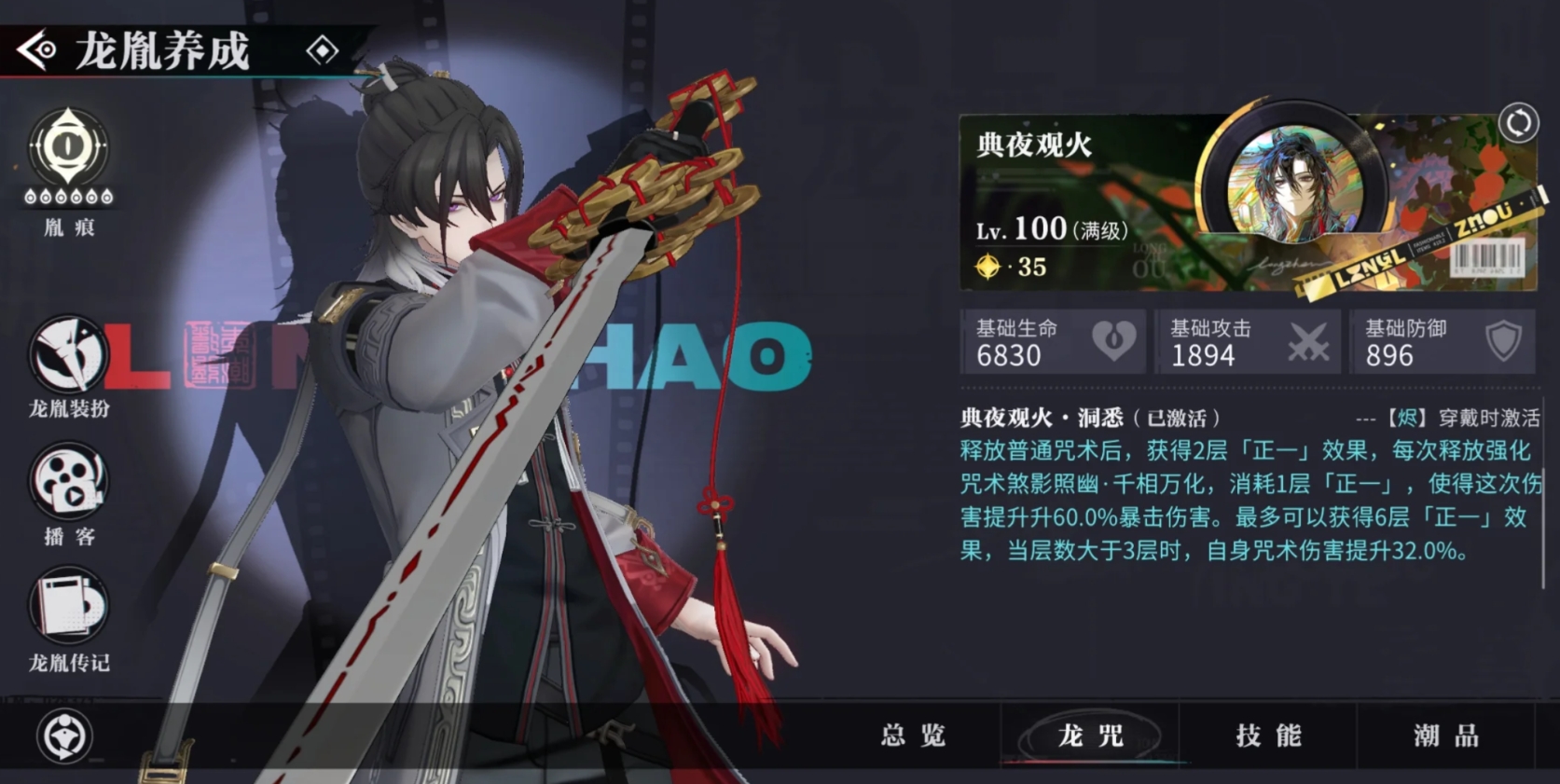Open 龙胤装扮 costume menu

[x=68, y=356]
